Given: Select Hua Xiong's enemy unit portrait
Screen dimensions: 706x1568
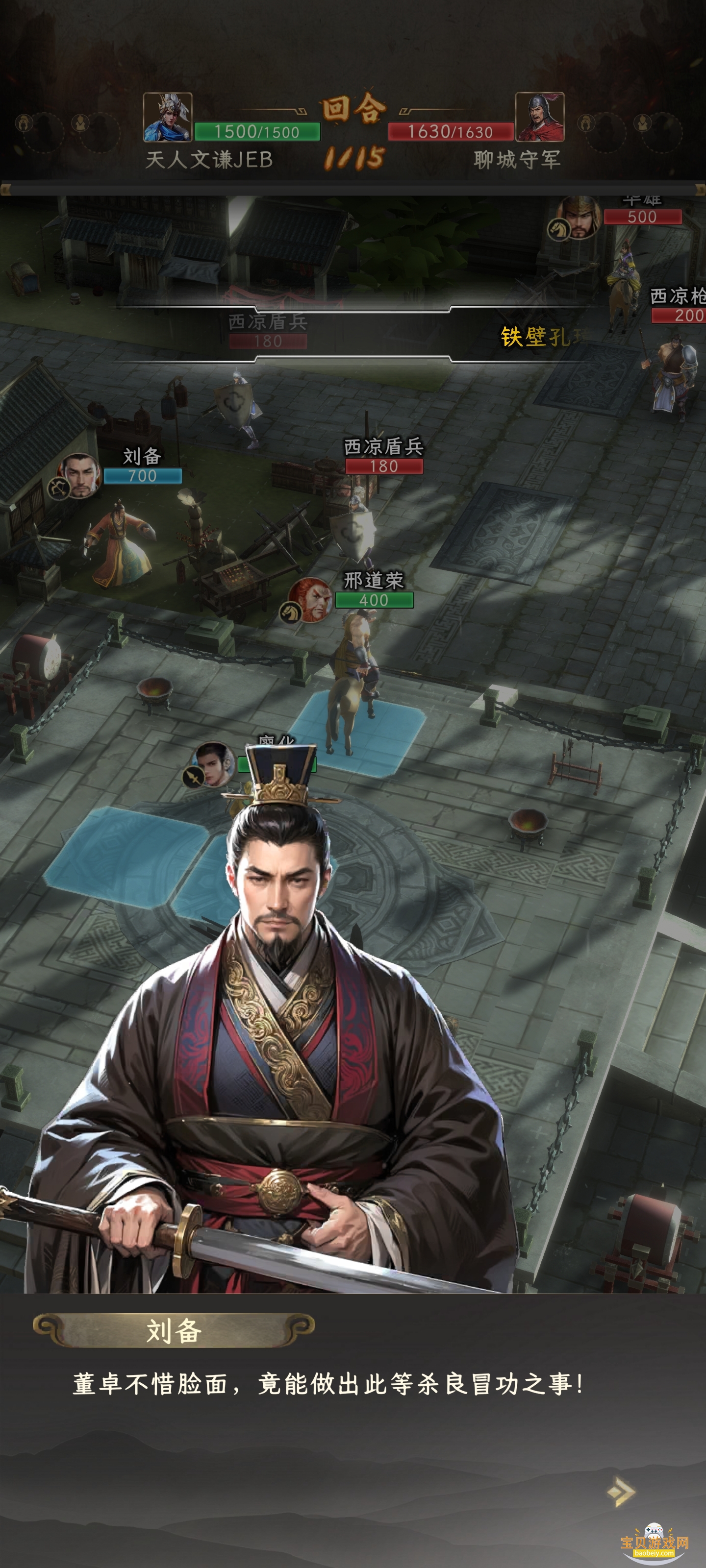Looking at the screenshot, I should pos(580,217).
